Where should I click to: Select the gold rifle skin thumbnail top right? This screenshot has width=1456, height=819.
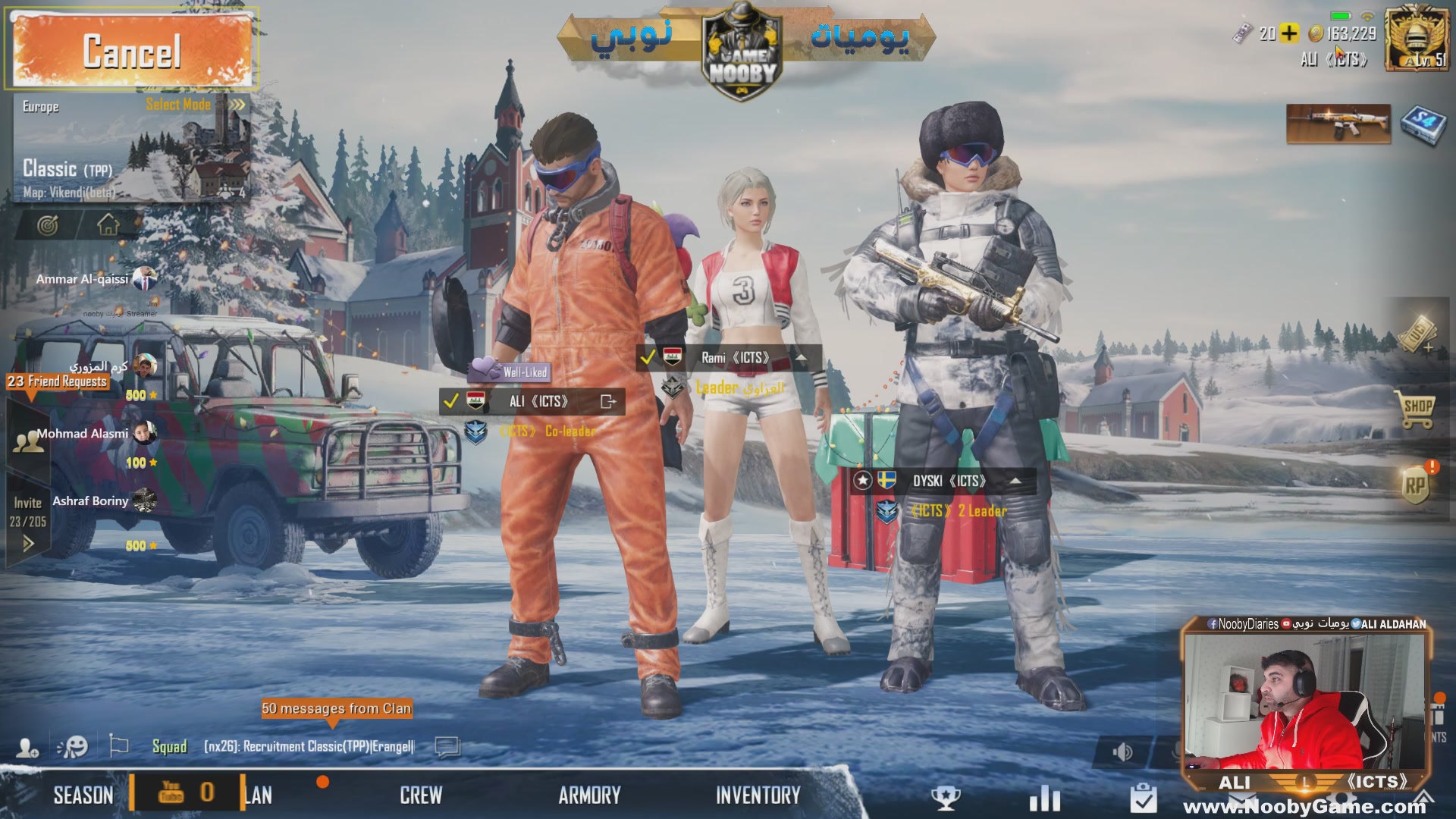click(1338, 125)
